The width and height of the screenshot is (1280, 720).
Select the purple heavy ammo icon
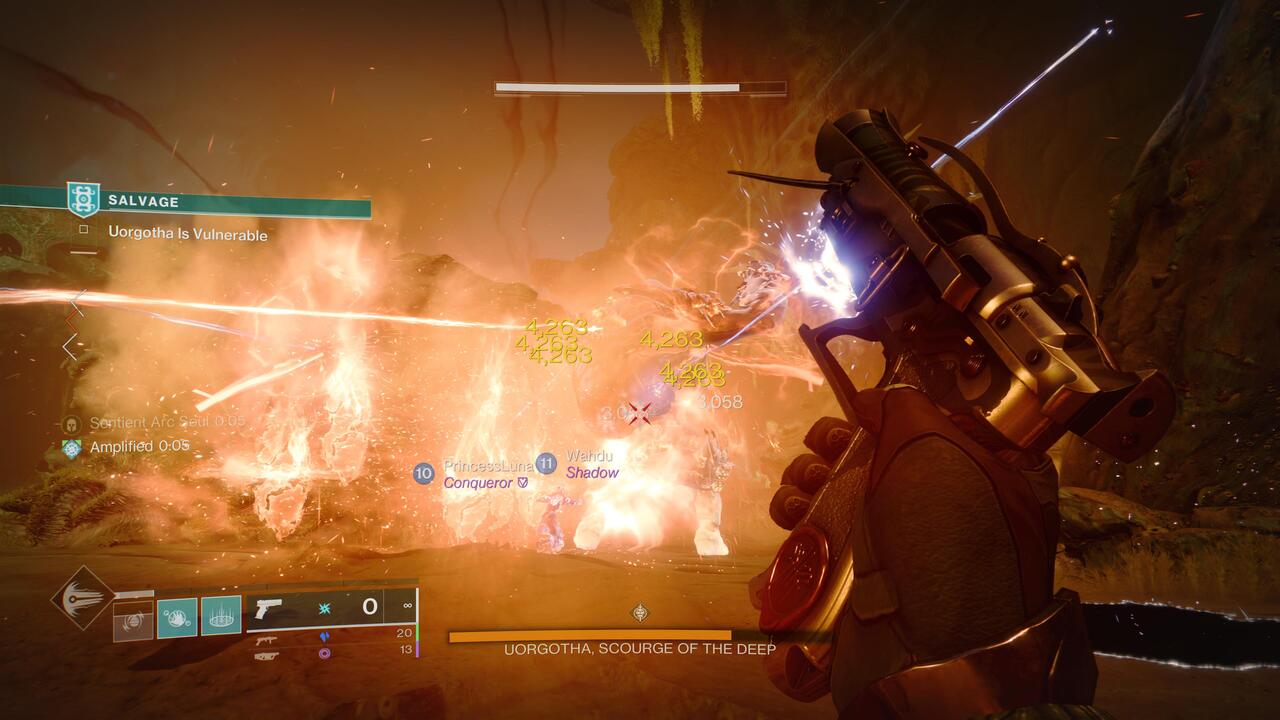click(325, 653)
